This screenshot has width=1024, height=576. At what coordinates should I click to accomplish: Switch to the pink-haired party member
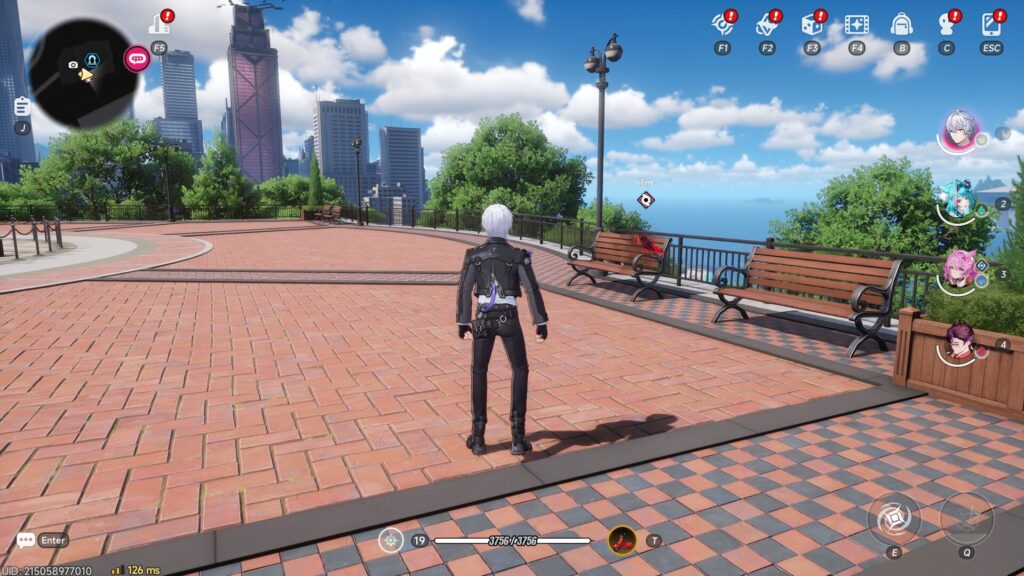click(x=960, y=270)
